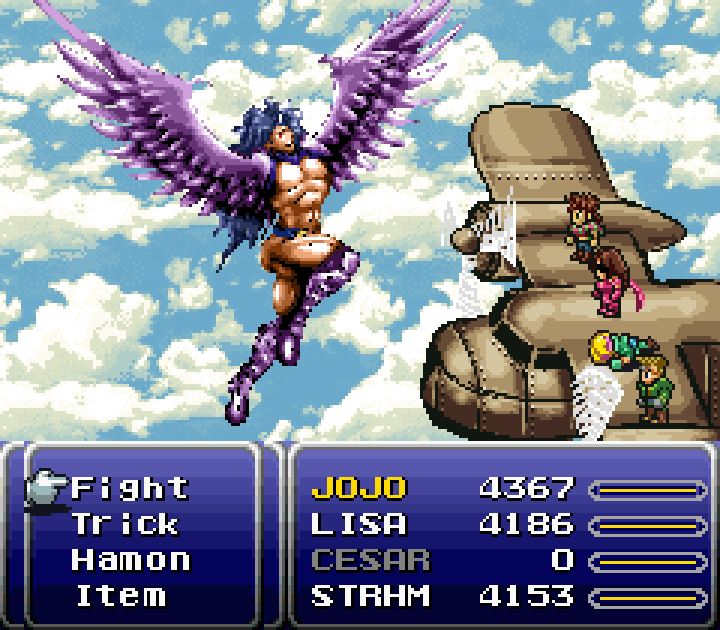Open the Hamon command
This screenshot has height=630, width=720.
click(130, 560)
